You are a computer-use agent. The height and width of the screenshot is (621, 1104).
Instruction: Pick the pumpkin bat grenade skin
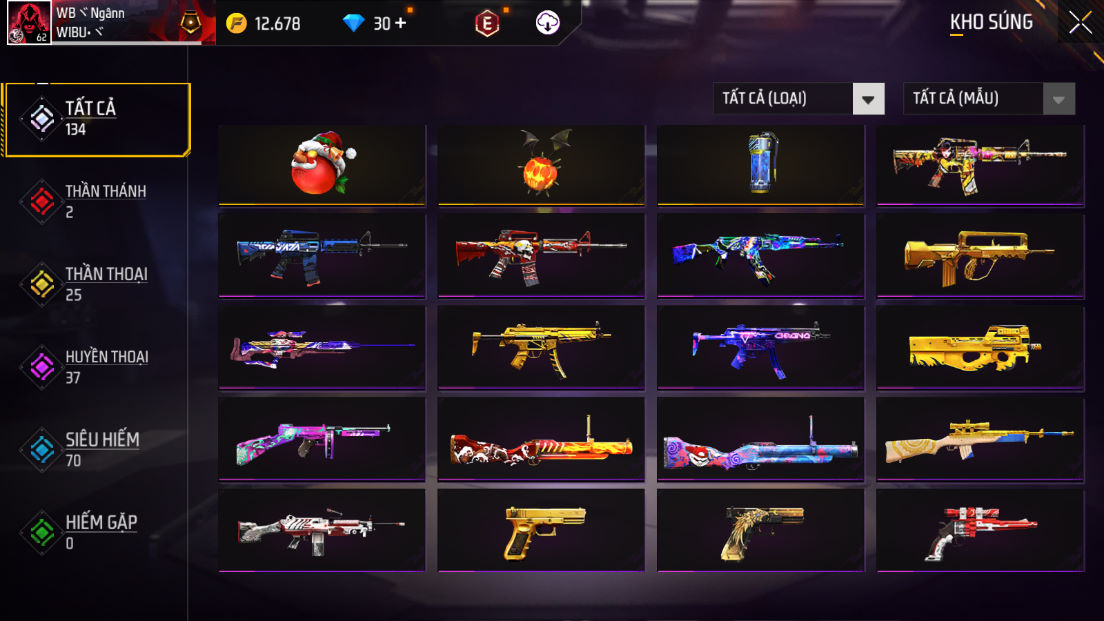click(541, 165)
